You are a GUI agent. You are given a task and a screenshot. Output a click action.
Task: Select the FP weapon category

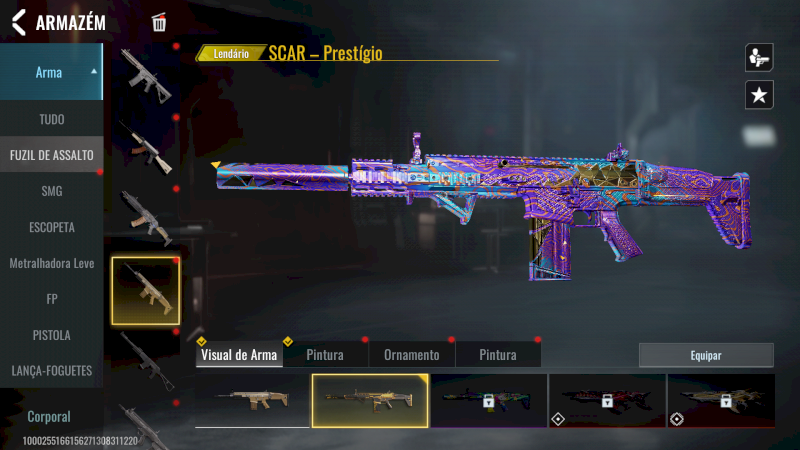tap(51, 298)
